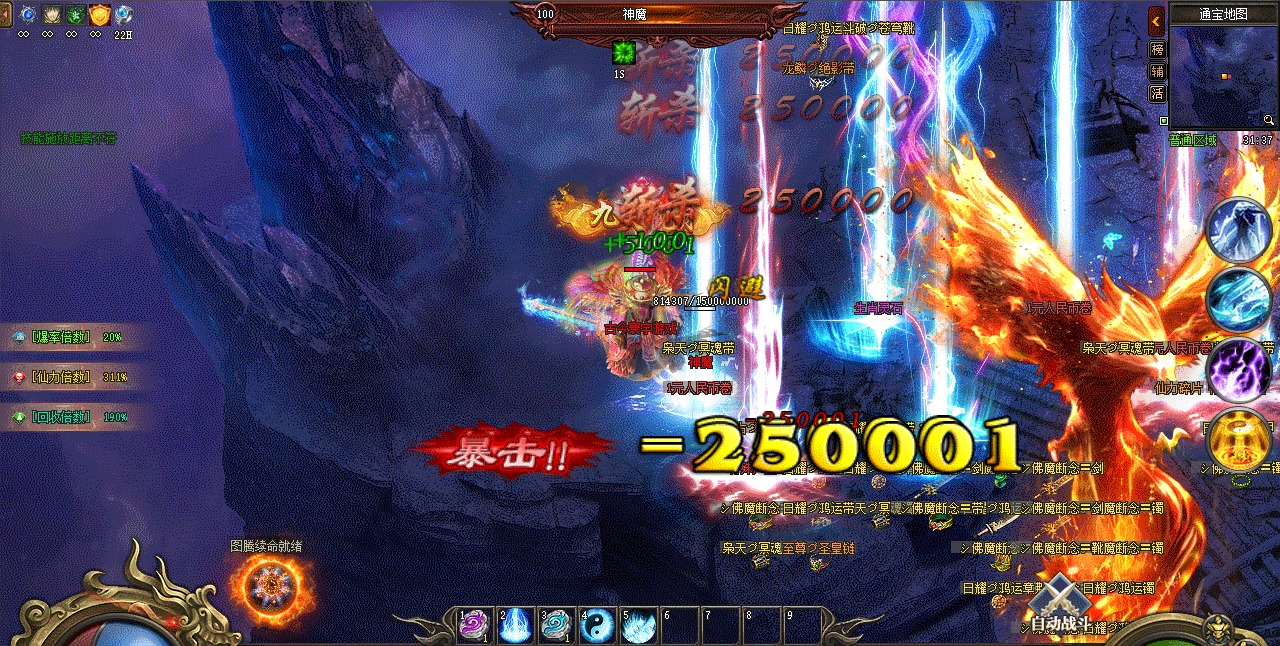The width and height of the screenshot is (1280, 646).
Task: Collapse the minimap panel with the yellow arrow
Action: tap(1156, 20)
